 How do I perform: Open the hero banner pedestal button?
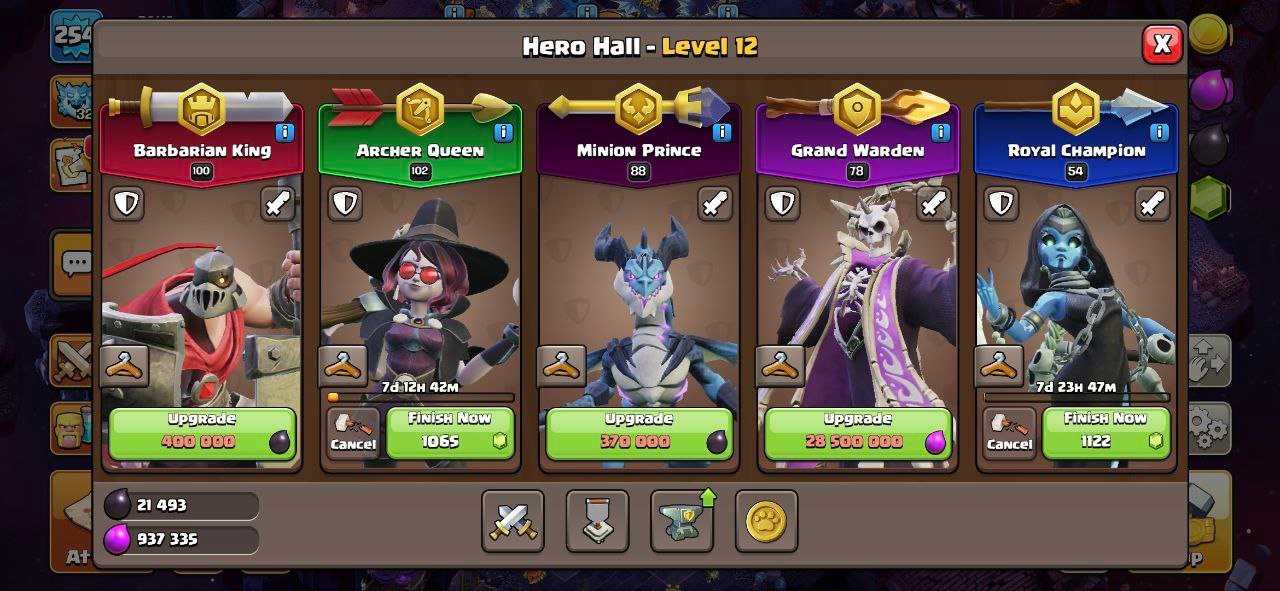[597, 521]
